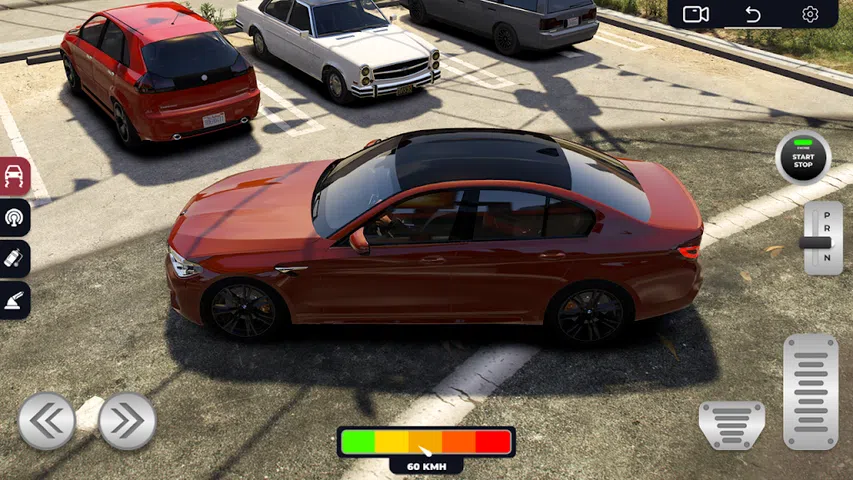Activate the radio signal icon
853x480 pixels.
pyautogui.click(x=14, y=218)
